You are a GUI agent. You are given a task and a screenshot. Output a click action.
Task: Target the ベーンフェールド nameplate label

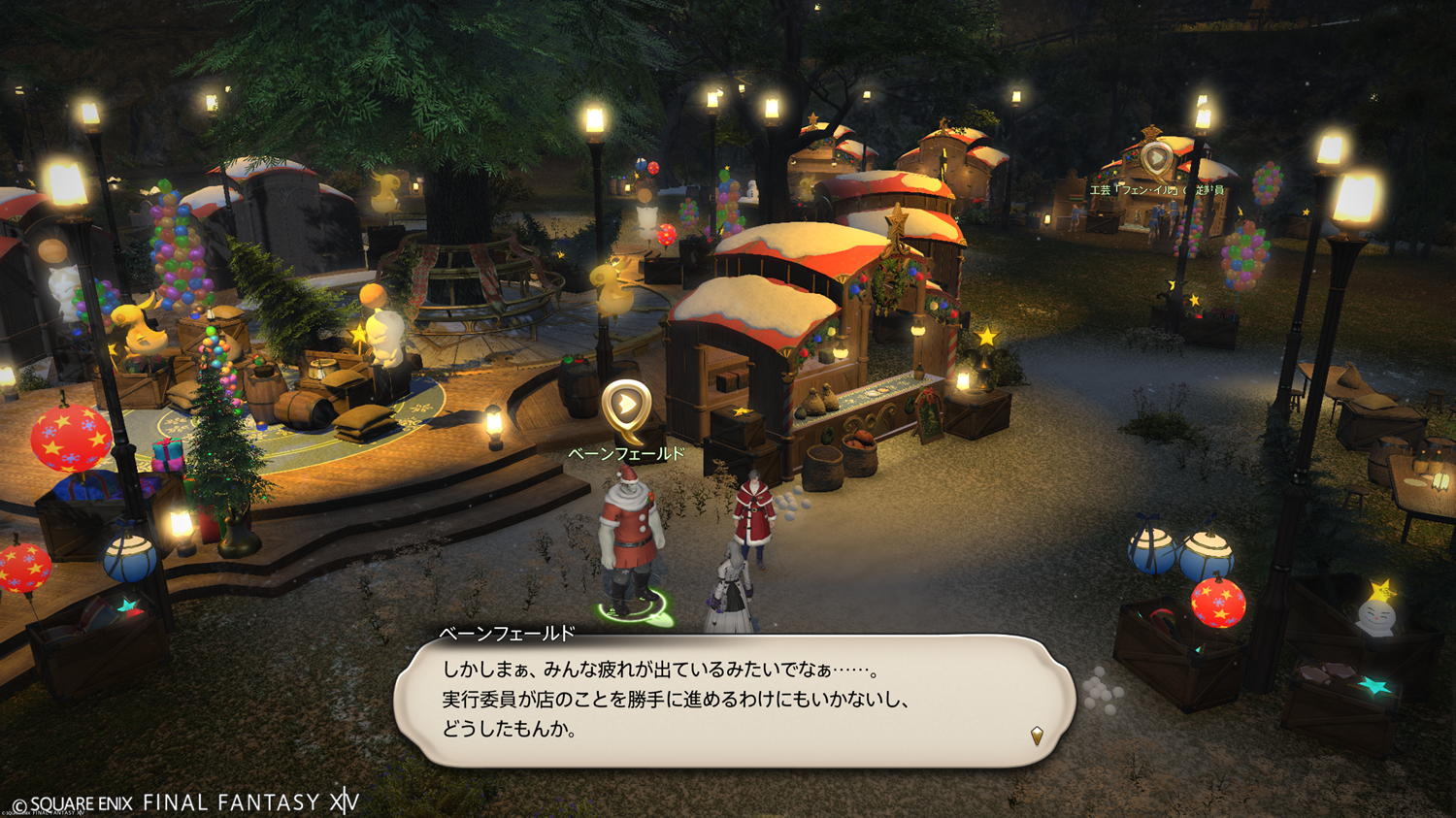click(x=626, y=454)
